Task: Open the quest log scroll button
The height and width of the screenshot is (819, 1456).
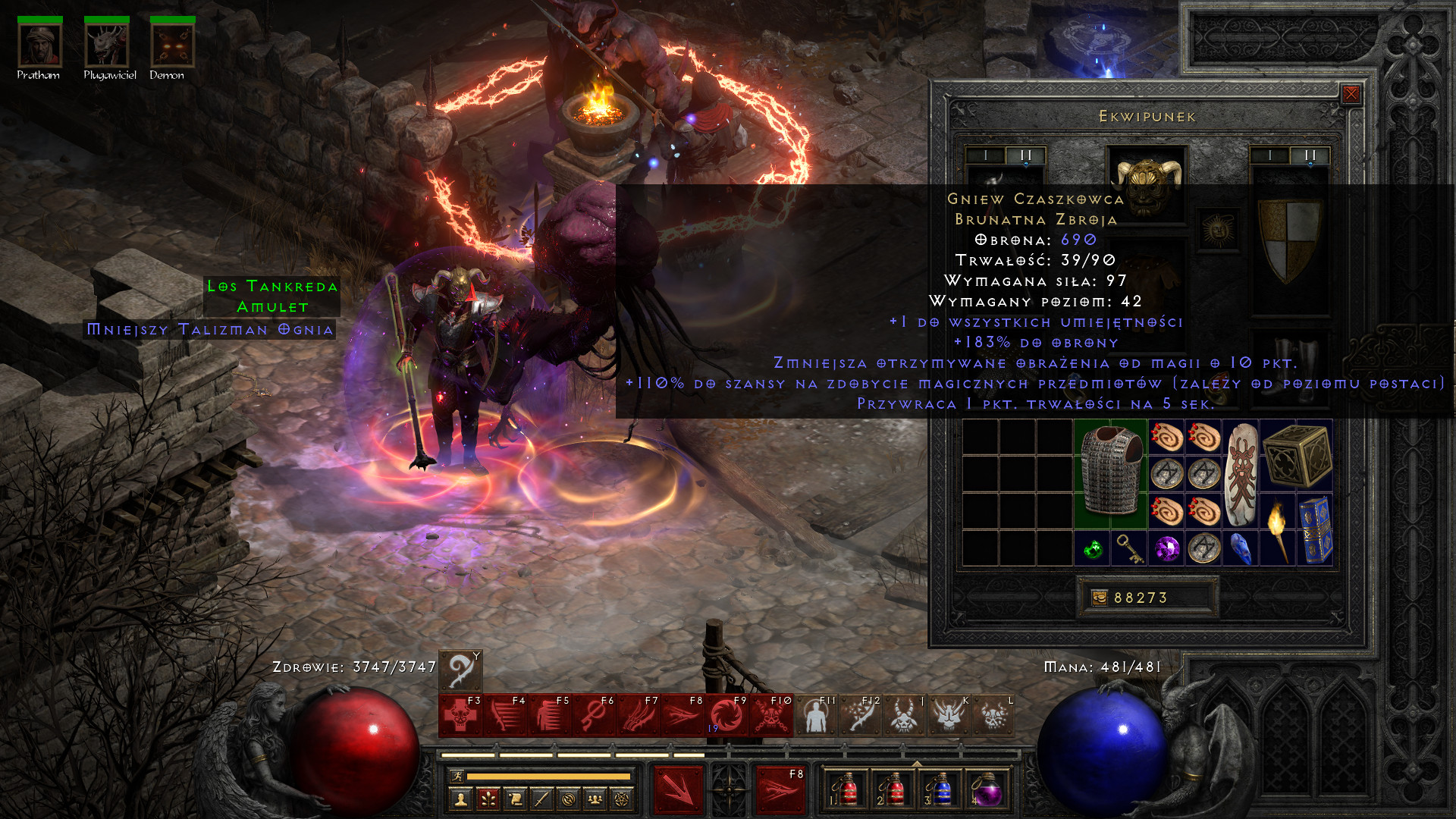Action: tap(515, 799)
